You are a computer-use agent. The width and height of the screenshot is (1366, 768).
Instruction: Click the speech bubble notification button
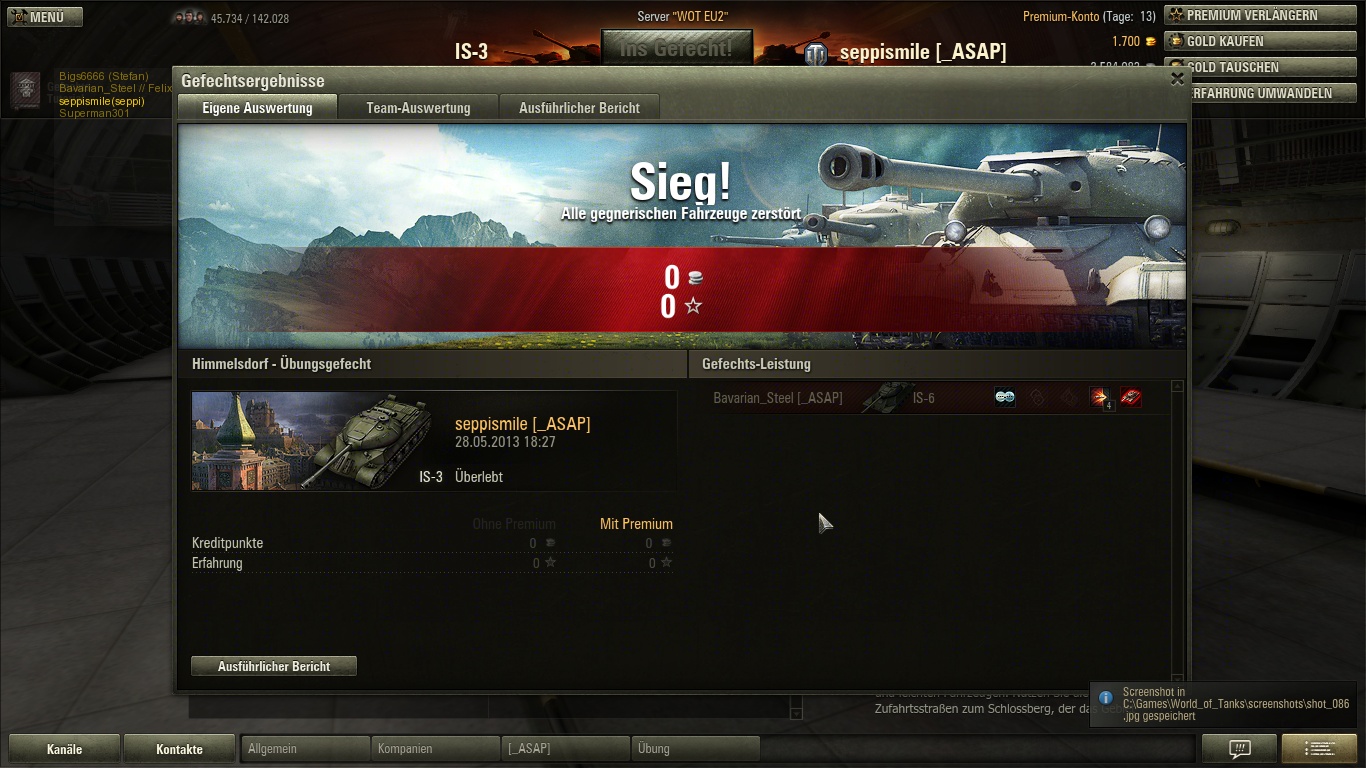tap(1239, 748)
